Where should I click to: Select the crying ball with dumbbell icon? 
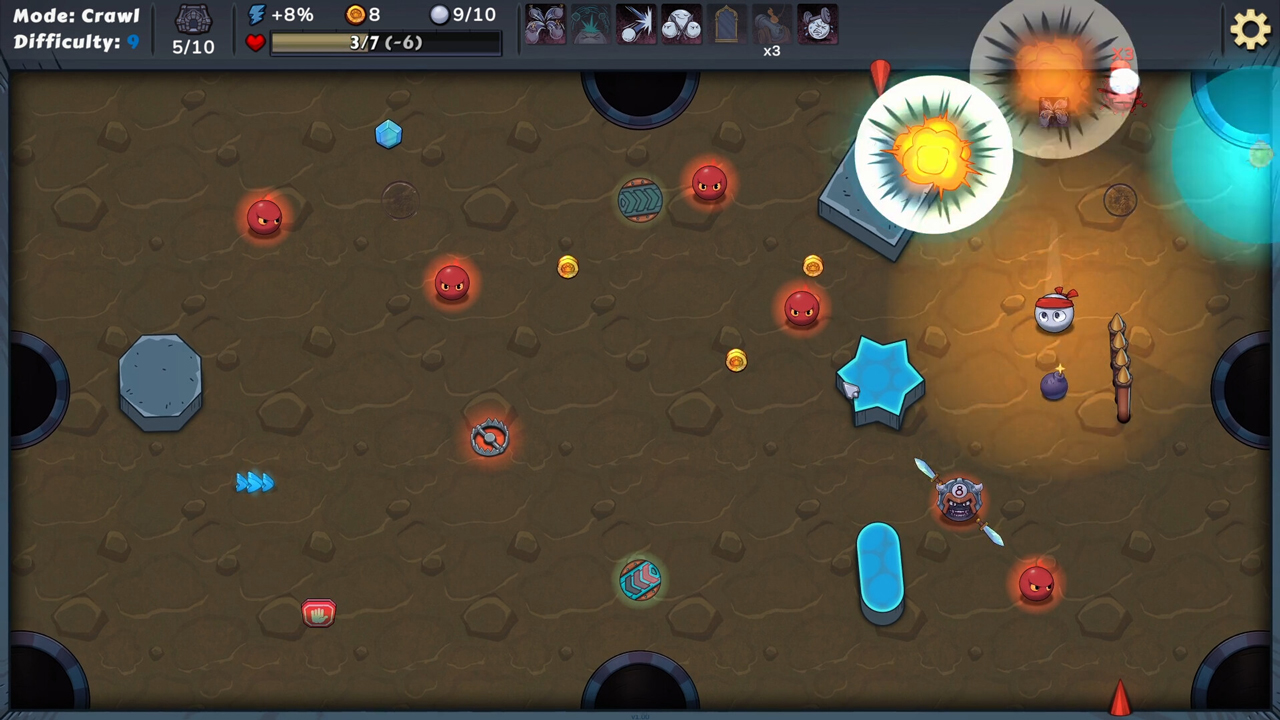(817, 25)
